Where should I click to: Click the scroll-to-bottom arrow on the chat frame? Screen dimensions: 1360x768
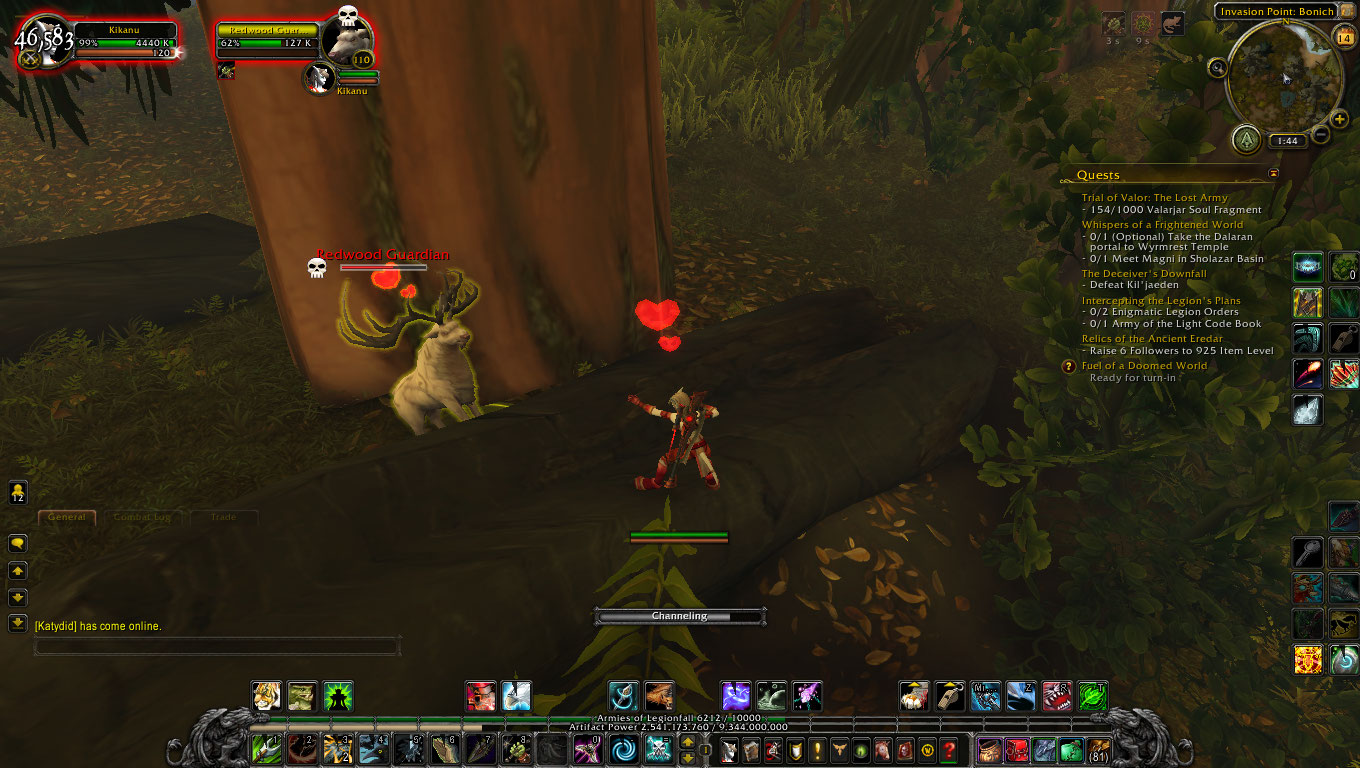[x=18, y=622]
